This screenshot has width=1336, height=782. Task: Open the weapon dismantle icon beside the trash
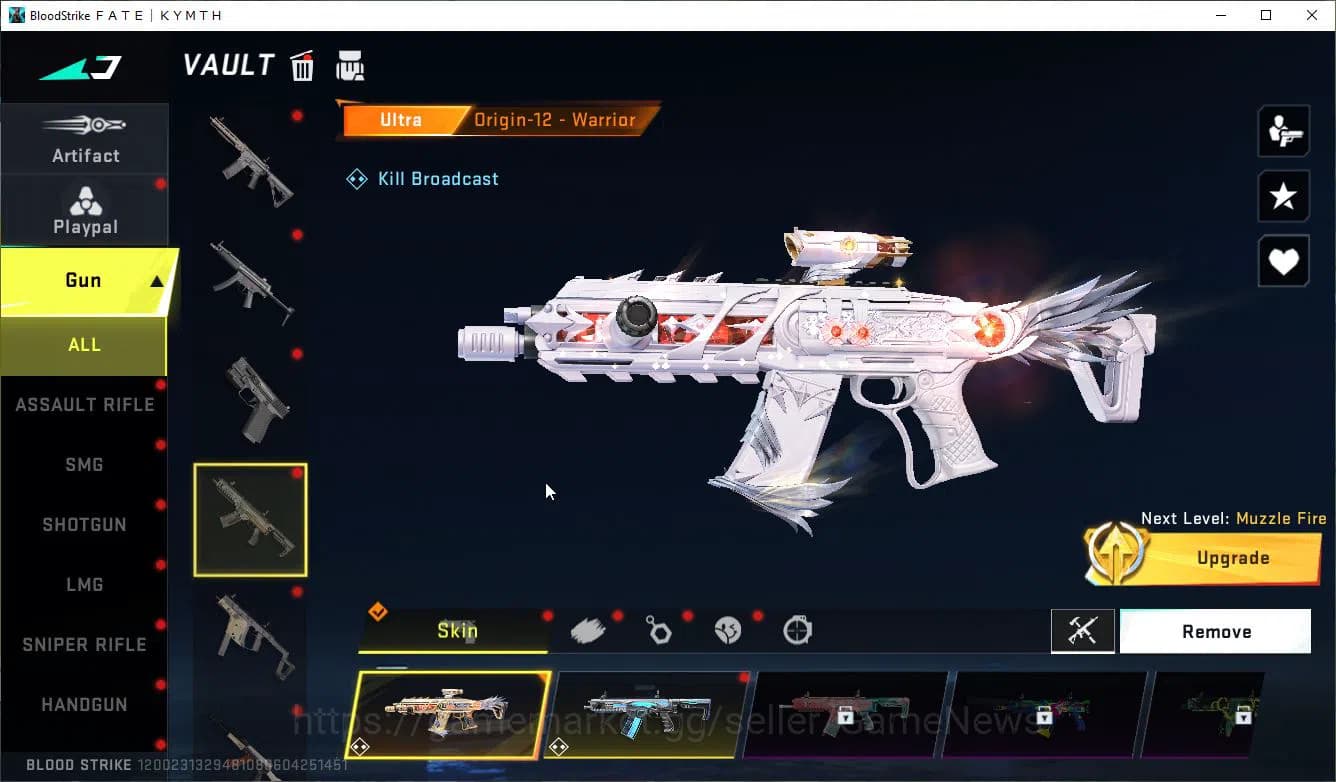click(x=350, y=65)
